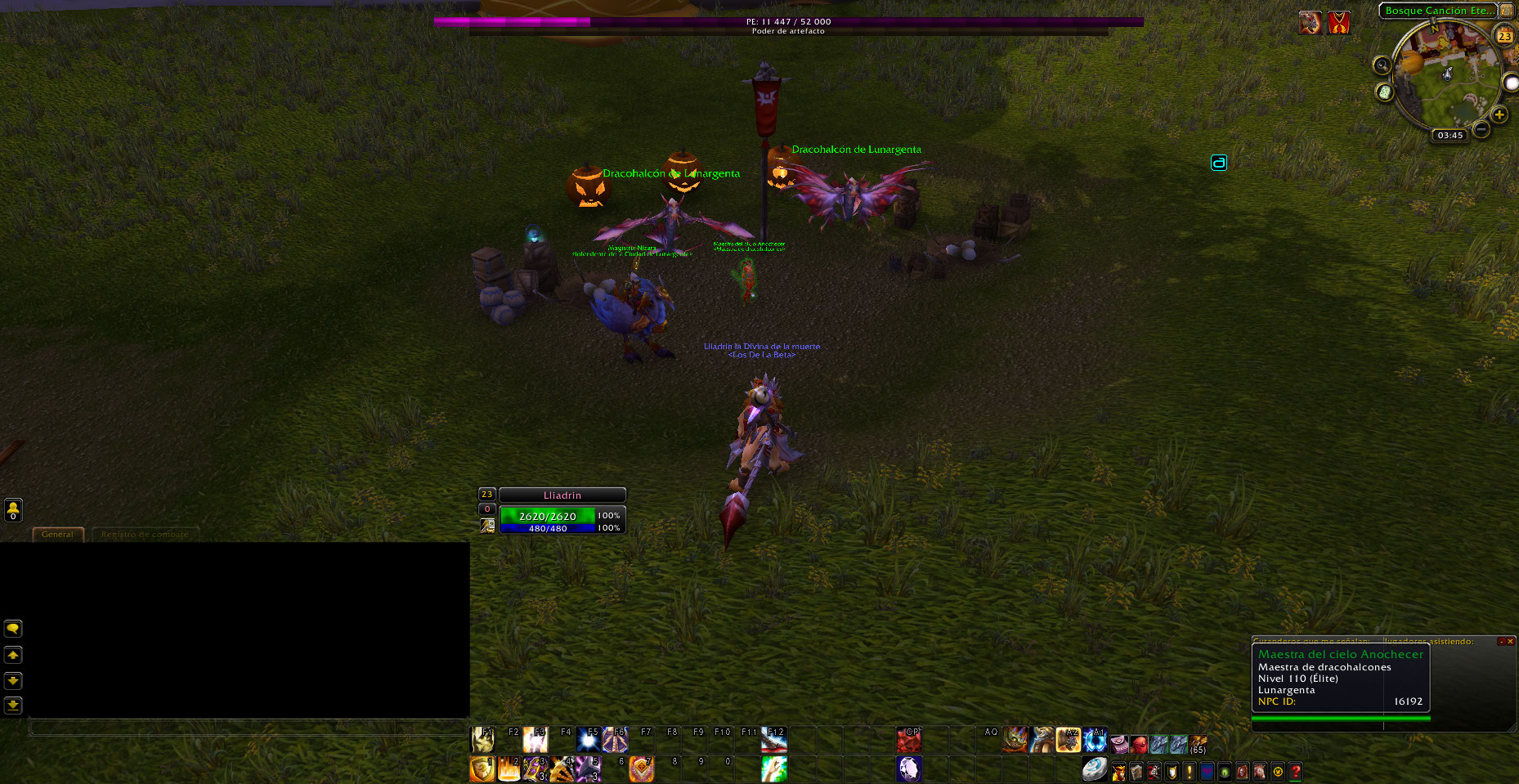Open the world map icon beside zone name

tap(1507, 11)
